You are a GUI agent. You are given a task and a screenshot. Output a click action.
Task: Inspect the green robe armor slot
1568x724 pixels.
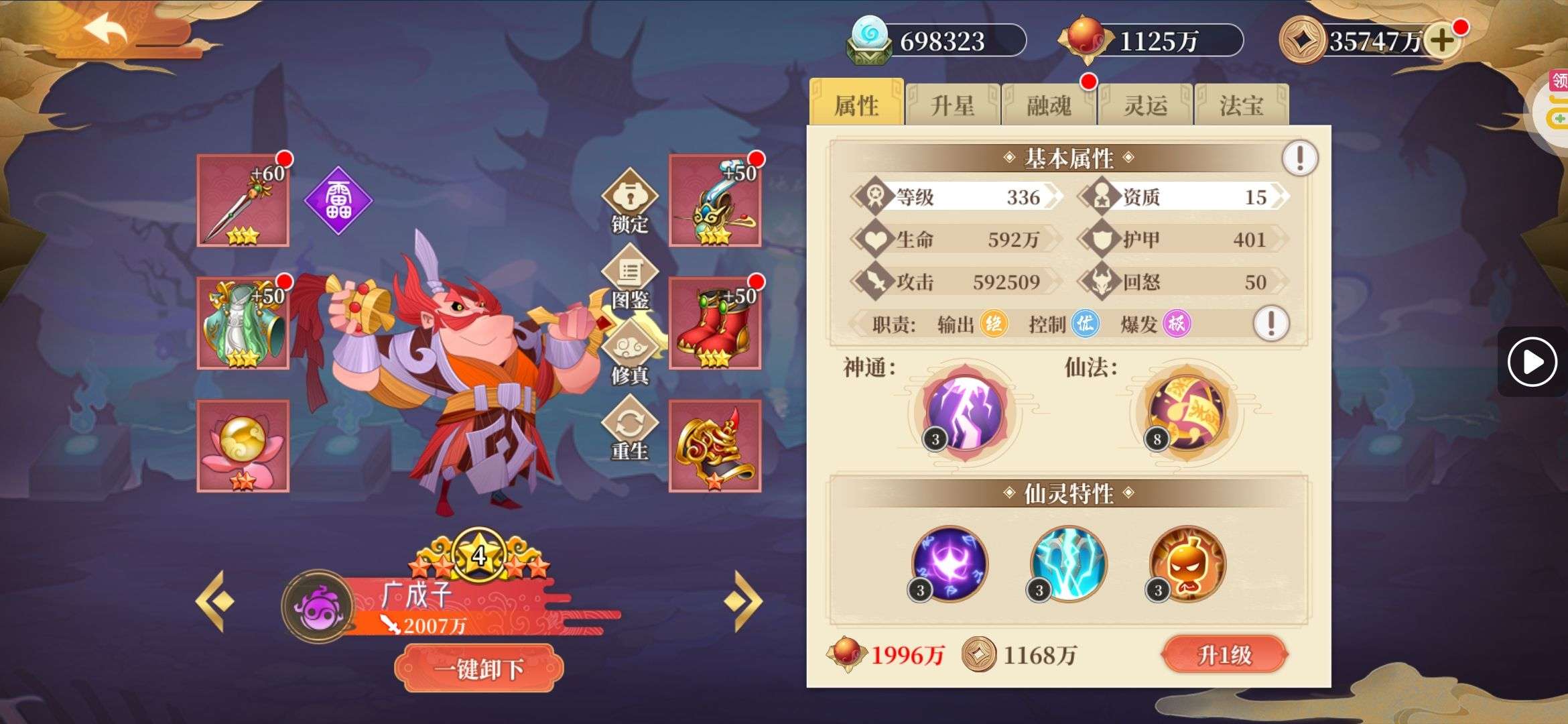coord(243,323)
